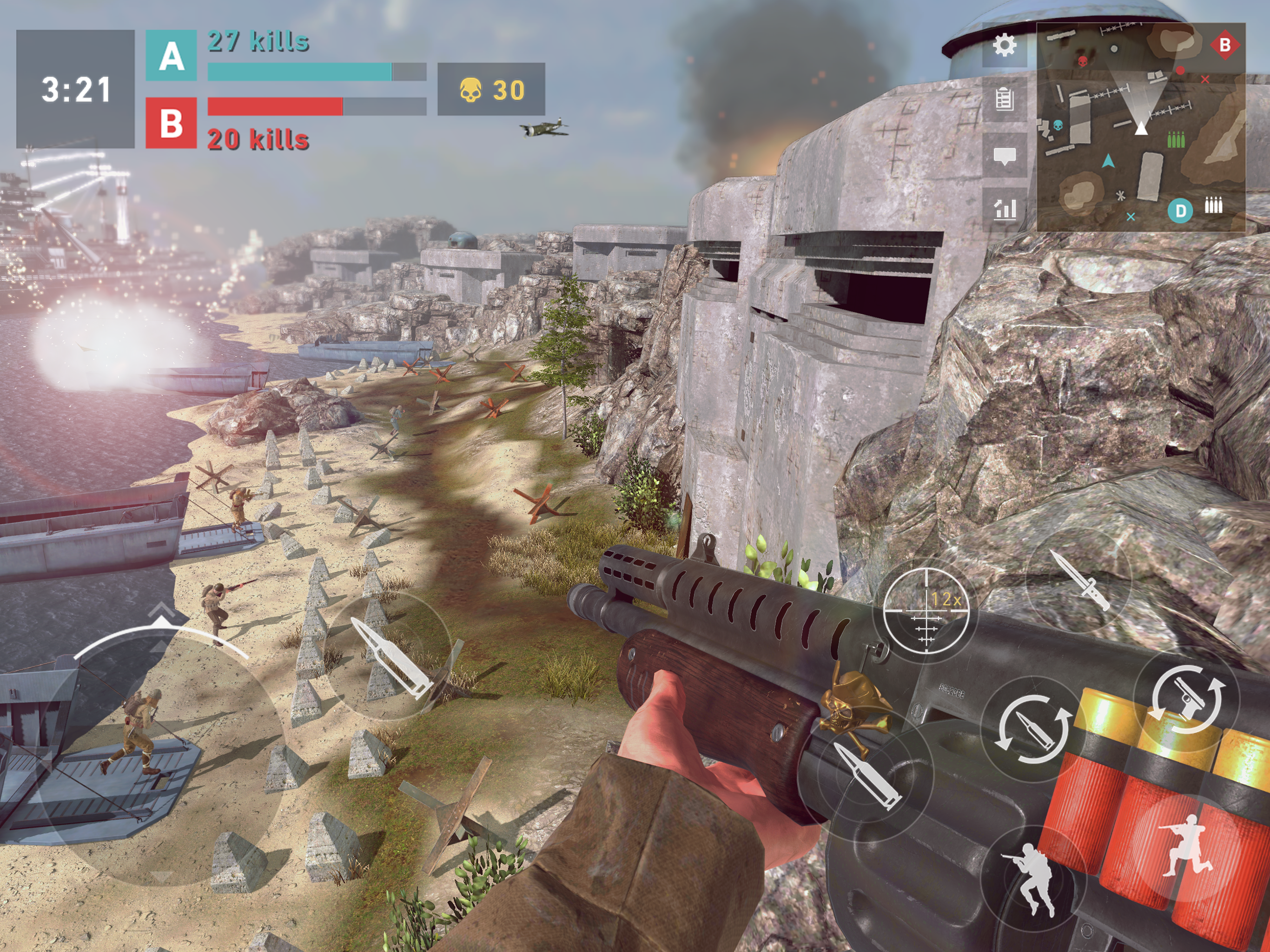Switch weapon with the pistol swap button
1270x952 pixels.
coord(1186,699)
